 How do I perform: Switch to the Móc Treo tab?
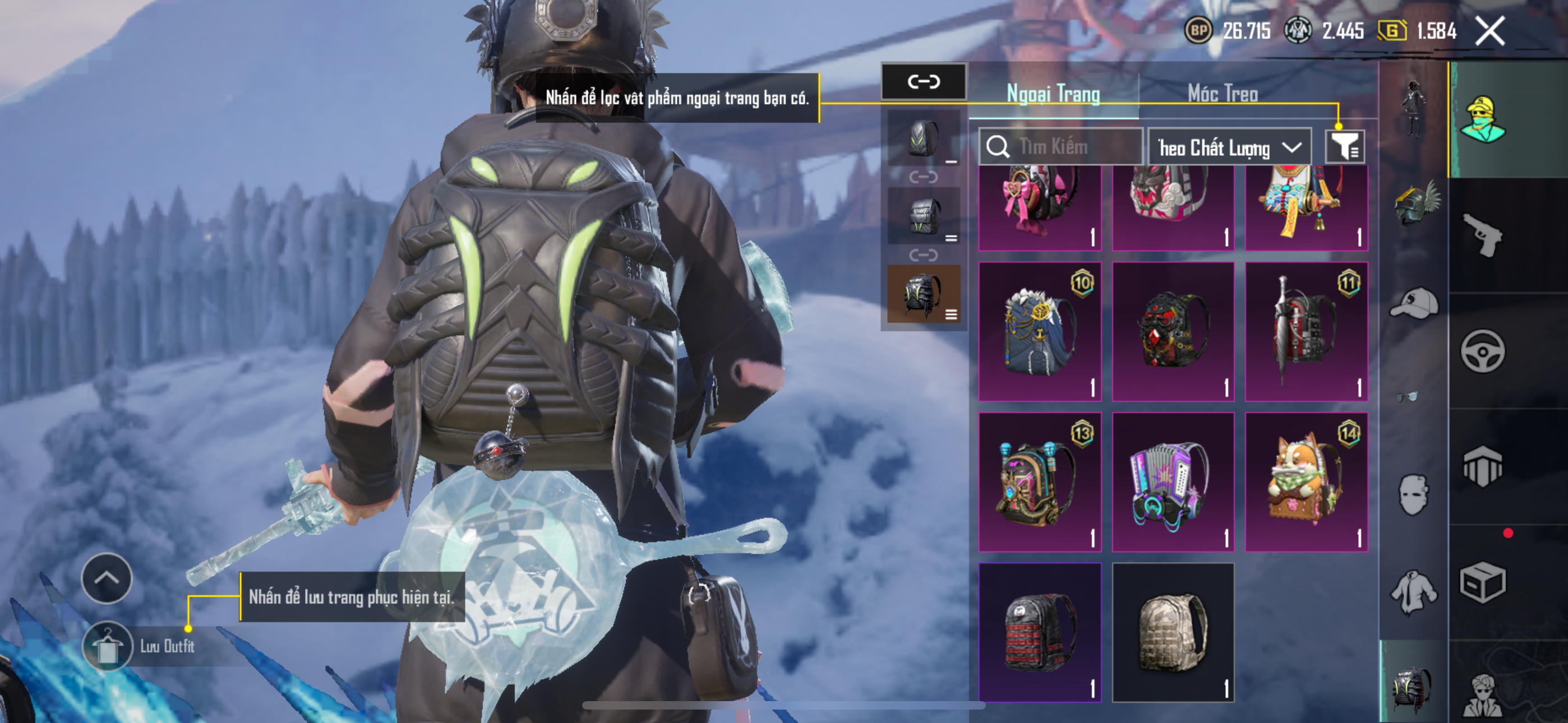(1222, 94)
